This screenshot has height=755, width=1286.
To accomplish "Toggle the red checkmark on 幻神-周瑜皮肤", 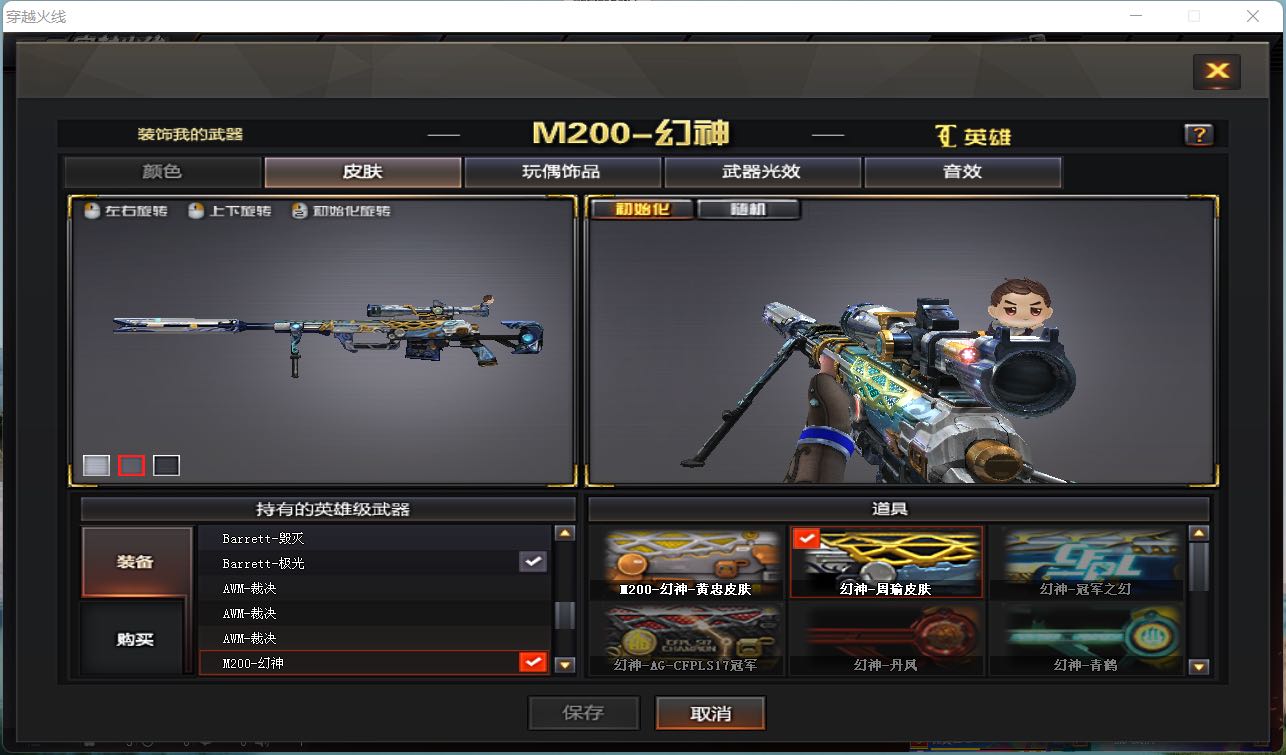I will 806,538.
